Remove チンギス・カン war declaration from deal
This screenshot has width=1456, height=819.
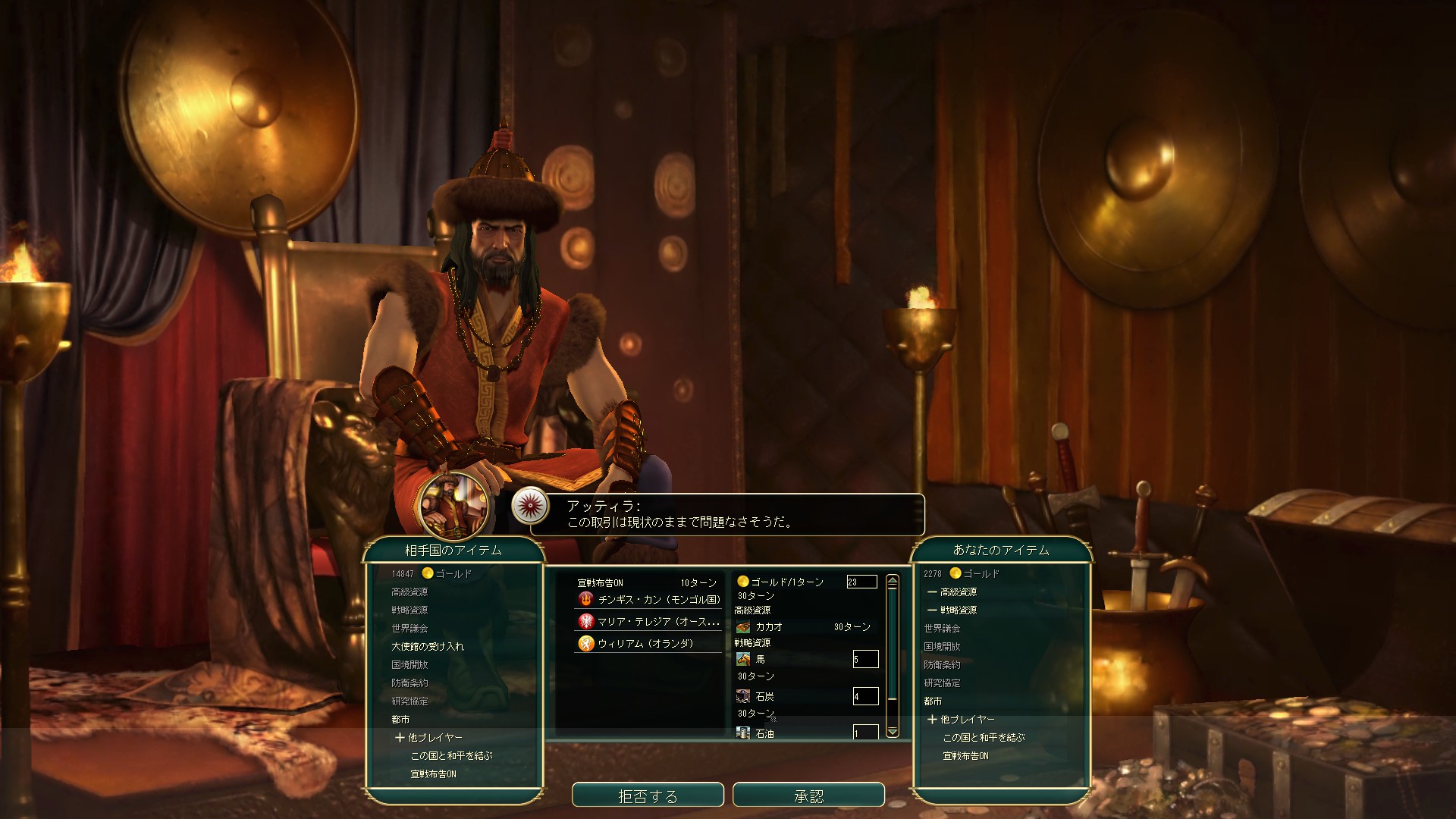(649, 600)
